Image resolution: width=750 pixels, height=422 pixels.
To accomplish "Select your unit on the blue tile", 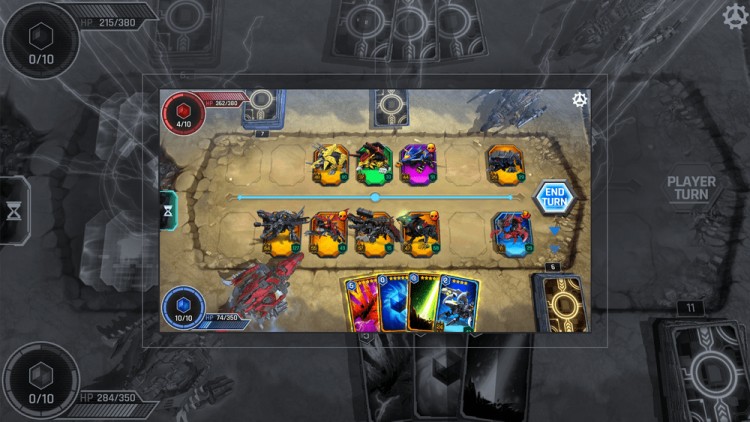I will click(510, 233).
